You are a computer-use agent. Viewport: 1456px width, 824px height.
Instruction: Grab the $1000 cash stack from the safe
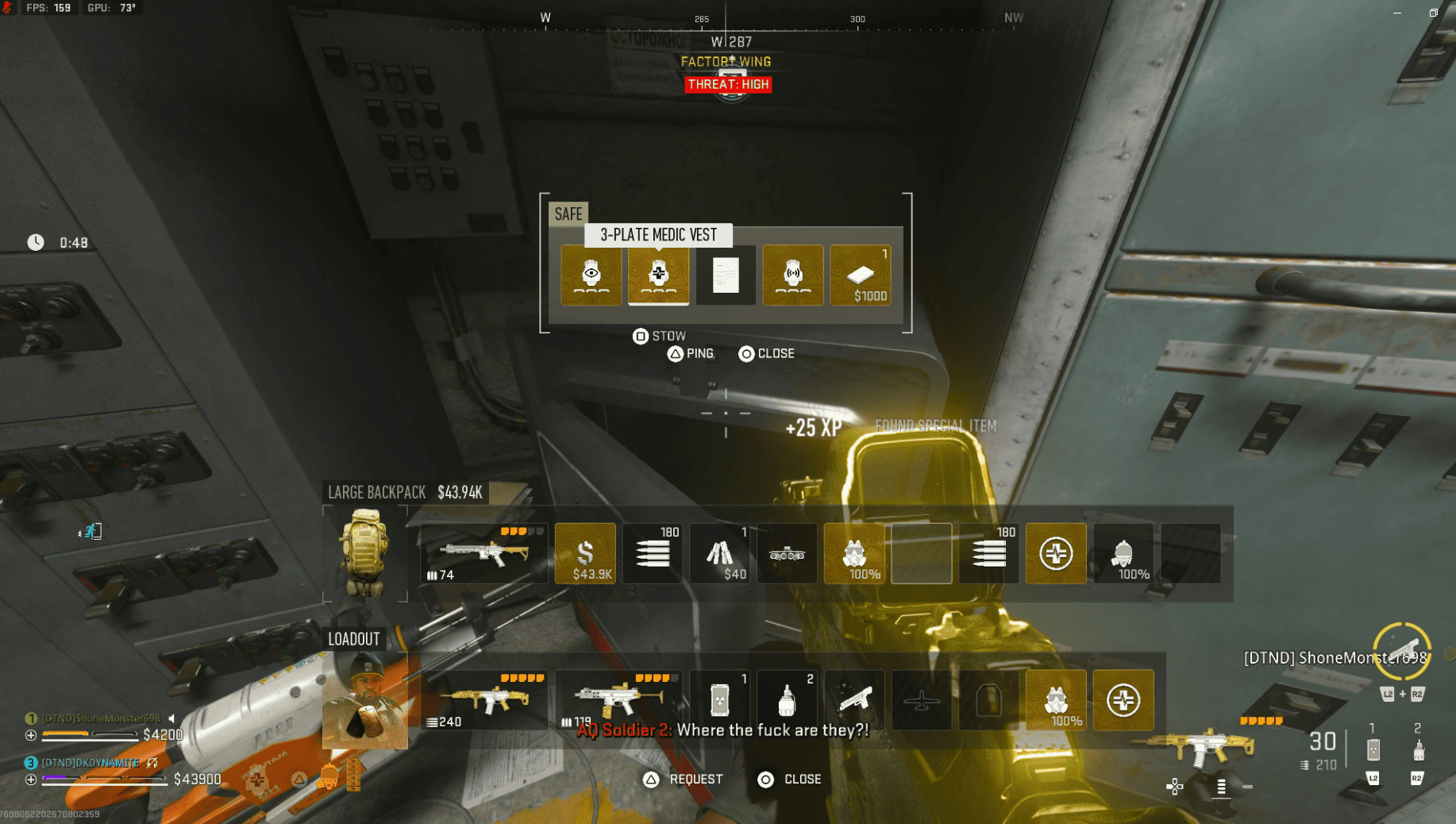(x=861, y=275)
